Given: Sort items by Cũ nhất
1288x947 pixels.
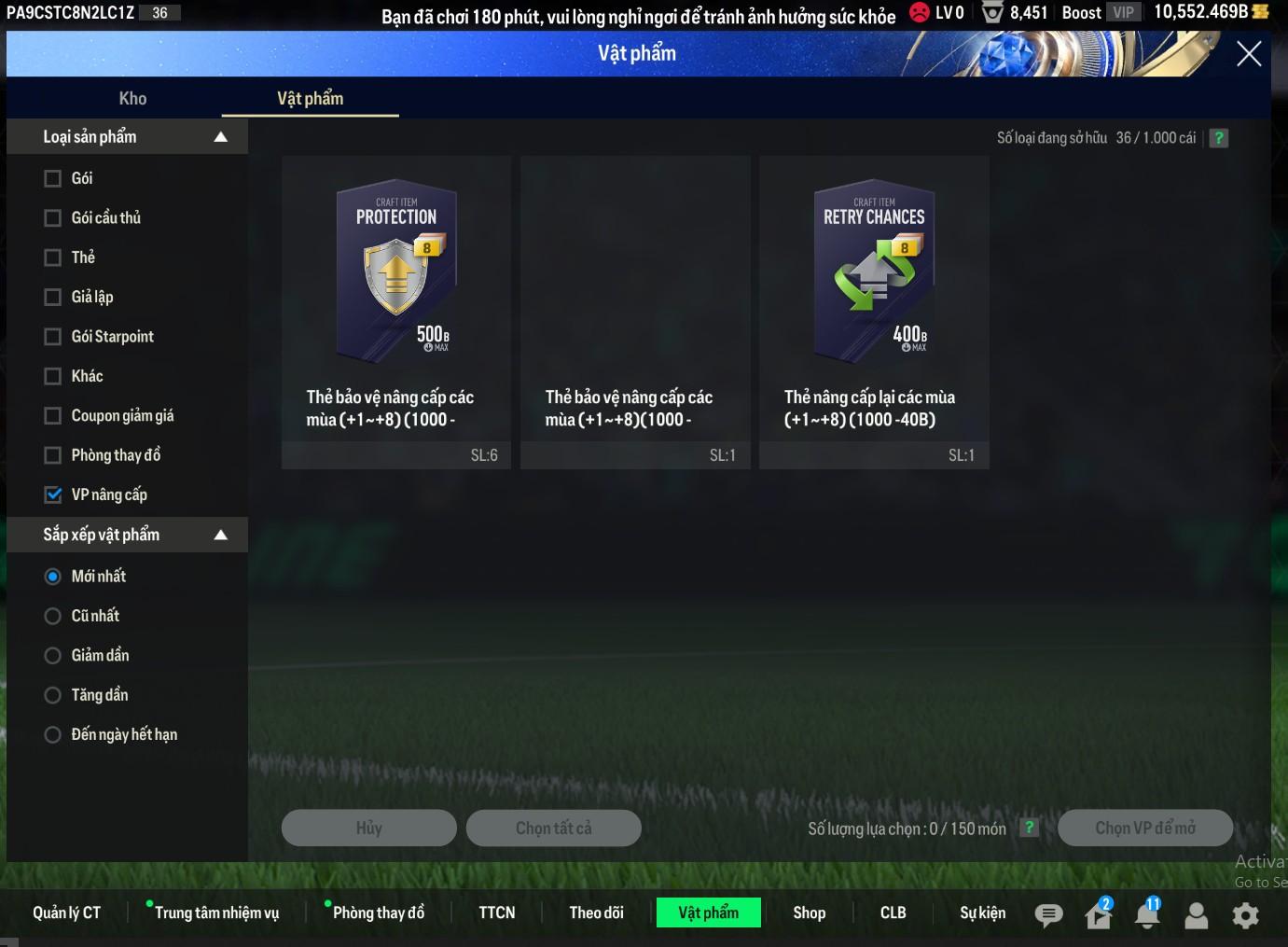Looking at the screenshot, I should point(53,616).
